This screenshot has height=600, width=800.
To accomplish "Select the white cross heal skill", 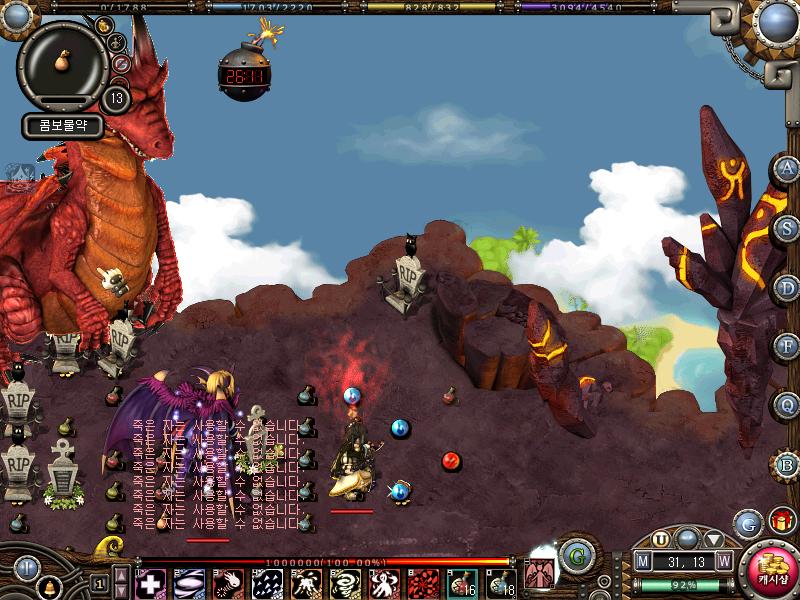I will point(151,583).
